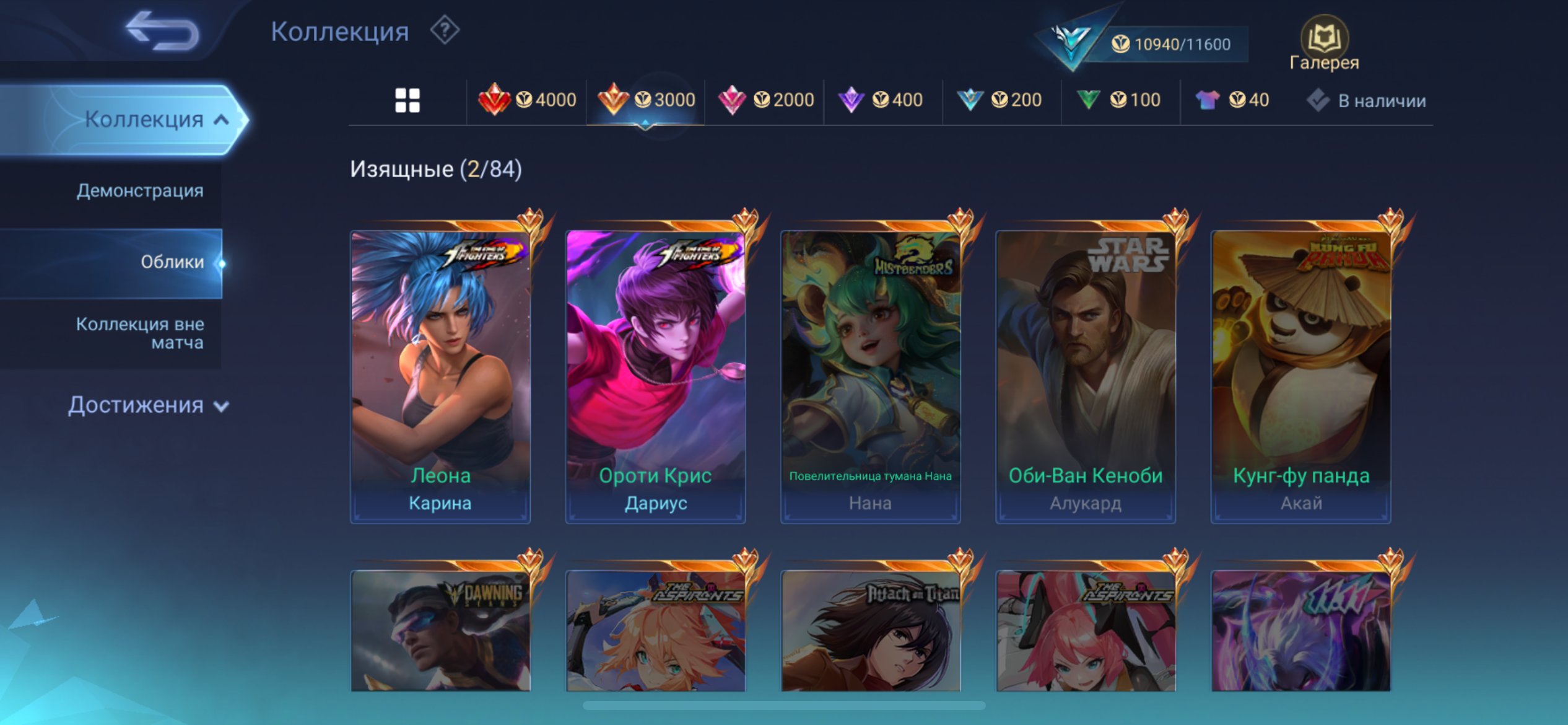Screen dimensions: 1568x725
Task: Pick the Кунг-фу панда Акай skin card
Action: 1301,376
